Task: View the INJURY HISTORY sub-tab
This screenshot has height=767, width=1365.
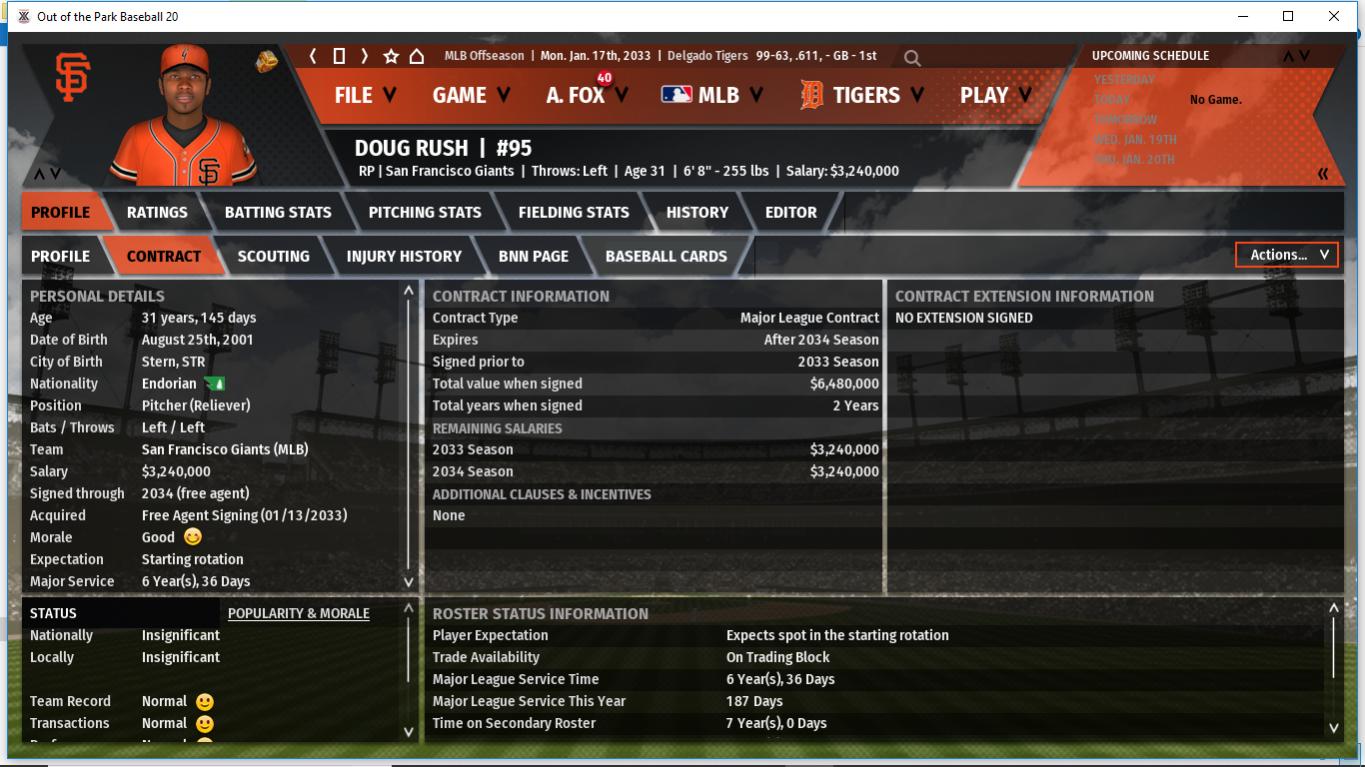Action: pyautogui.click(x=404, y=256)
